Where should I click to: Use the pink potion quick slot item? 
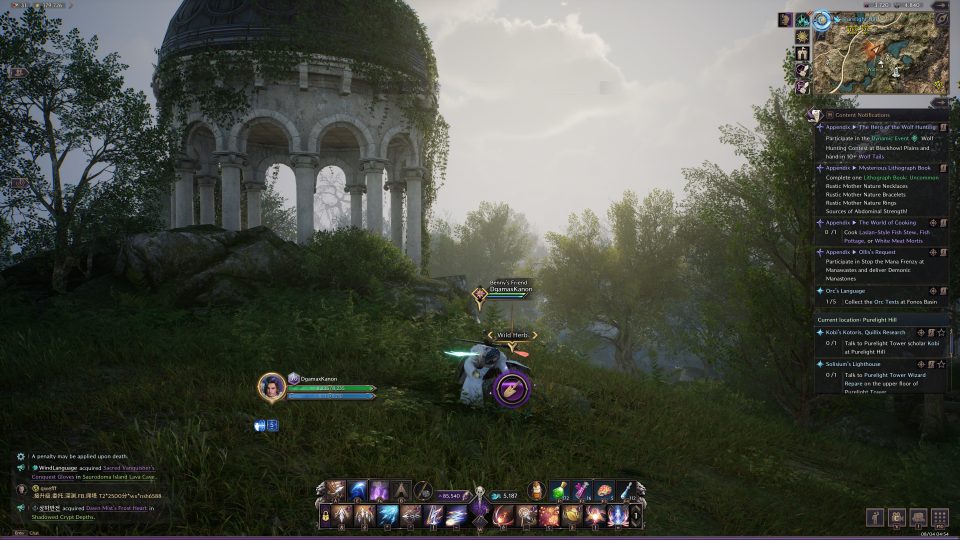point(581,490)
